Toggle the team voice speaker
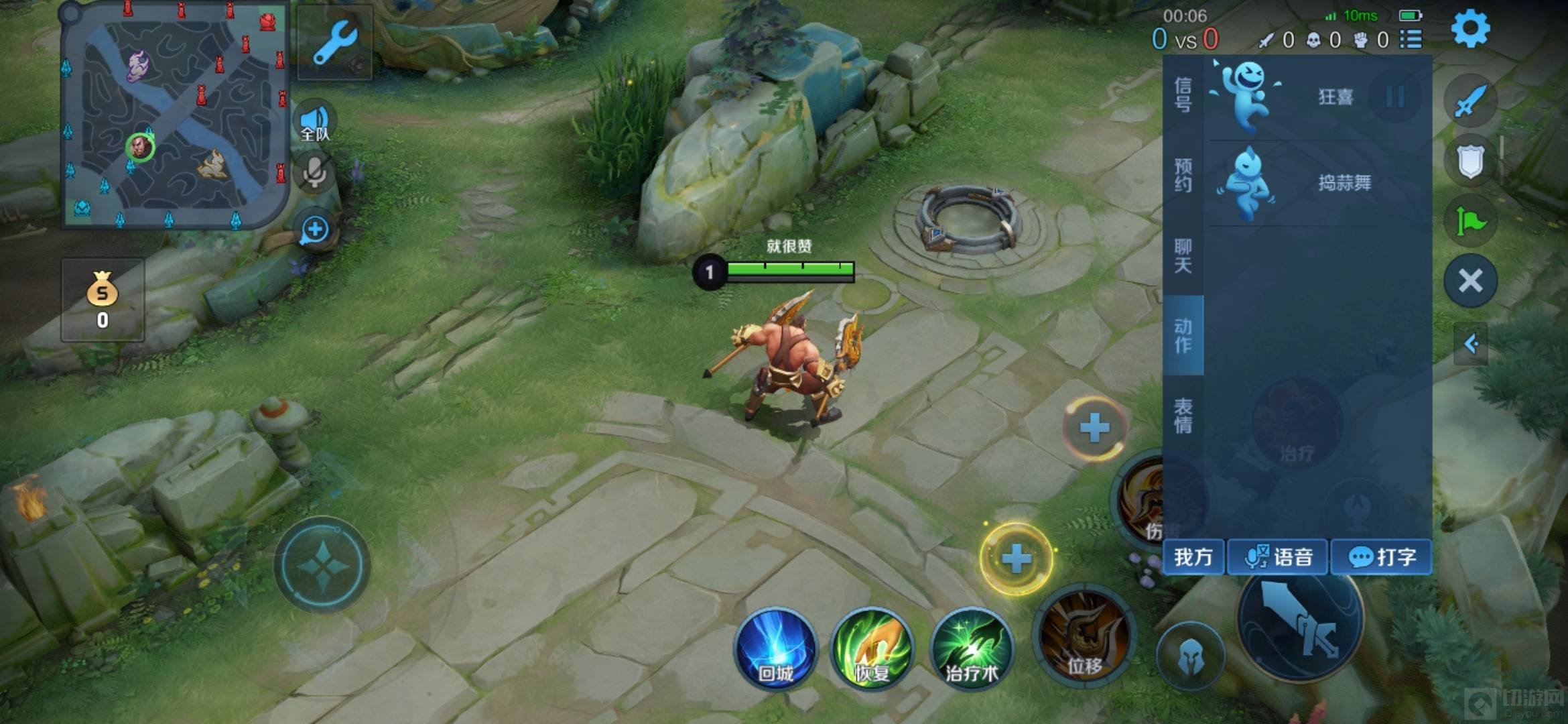This screenshot has width=1568, height=724. pyautogui.click(x=315, y=122)
